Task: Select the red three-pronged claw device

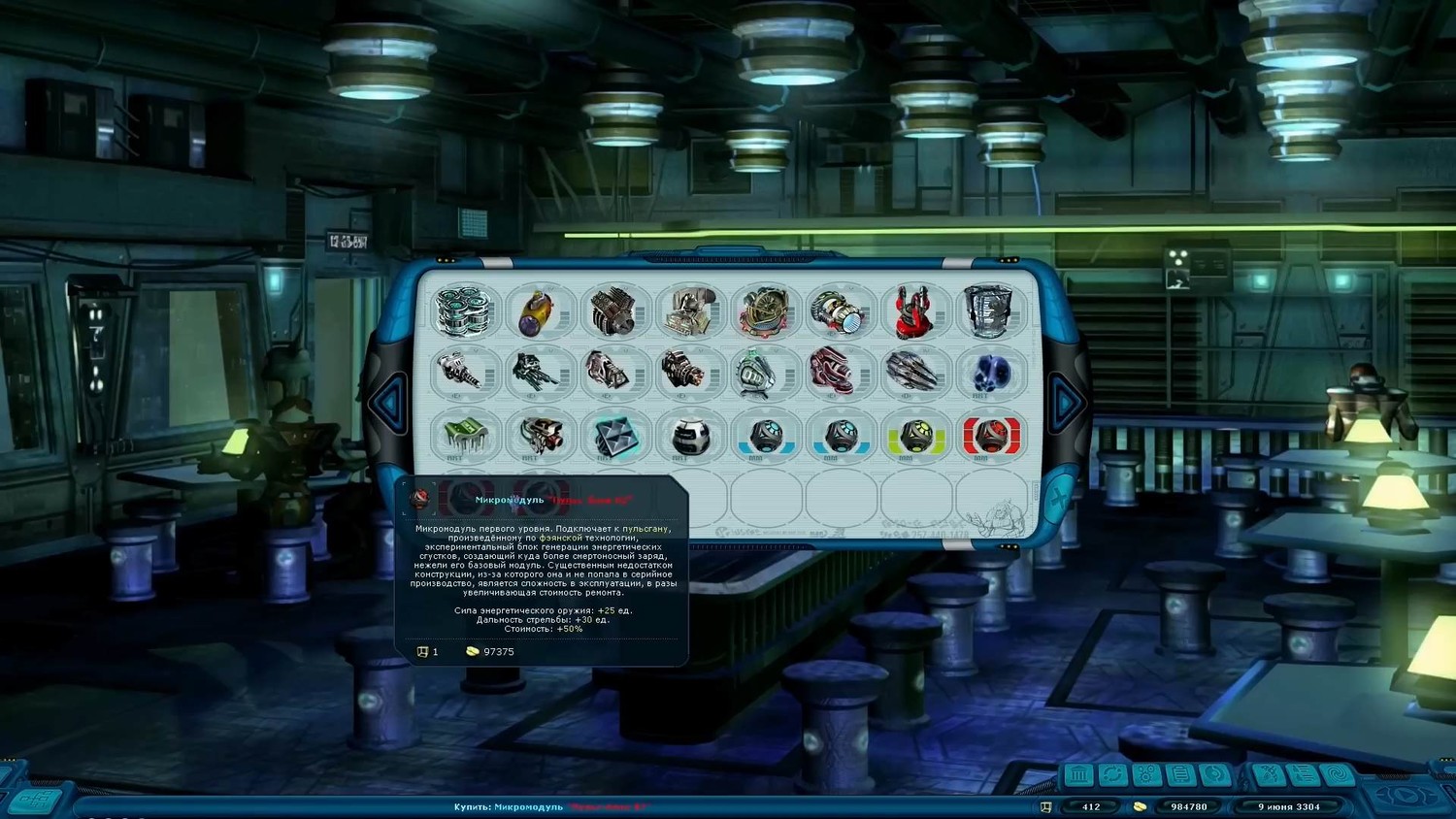Action: (x=914, y=311)
